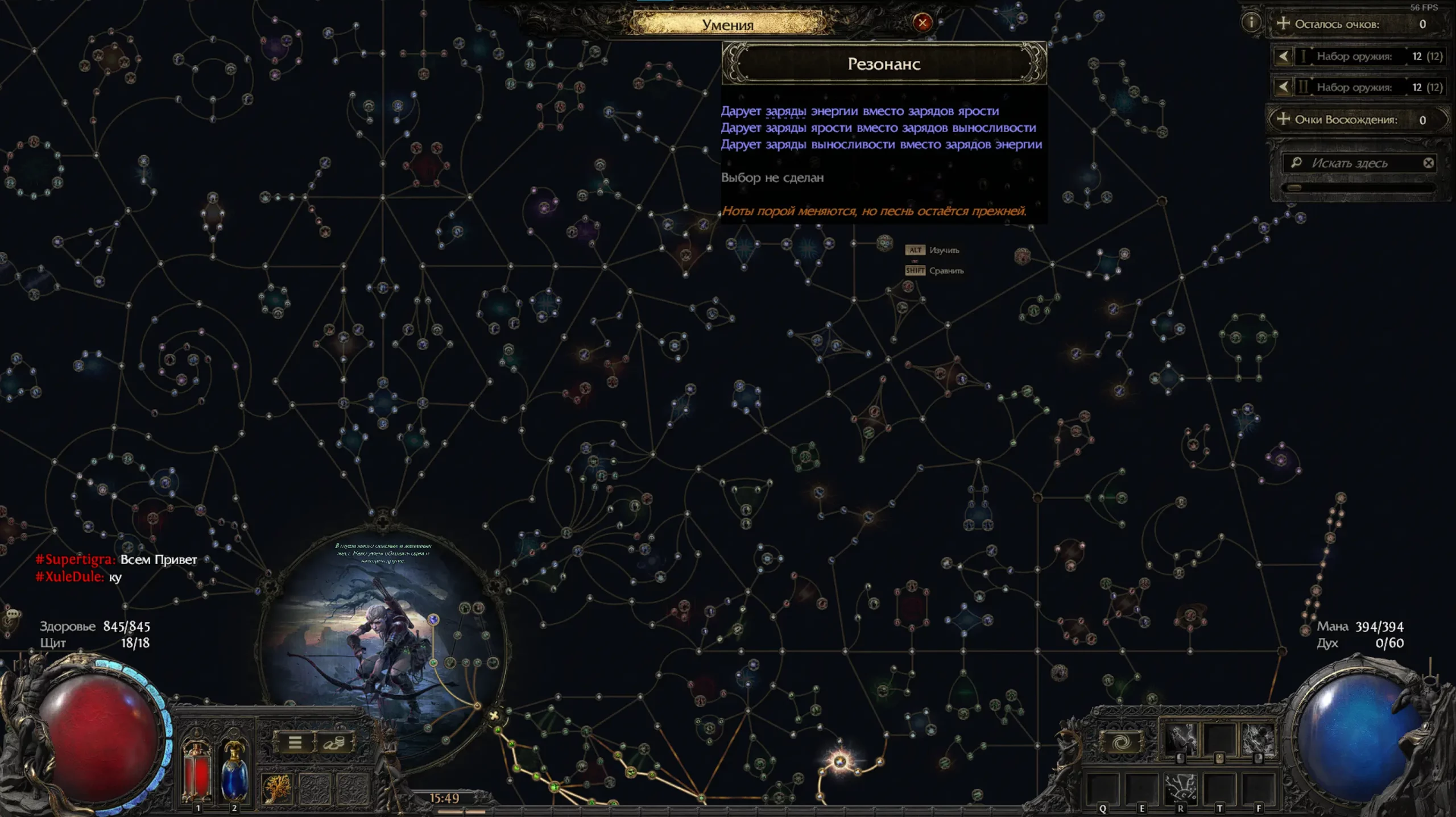Click the arrow beside weapon set II

tap(1283, 87)
